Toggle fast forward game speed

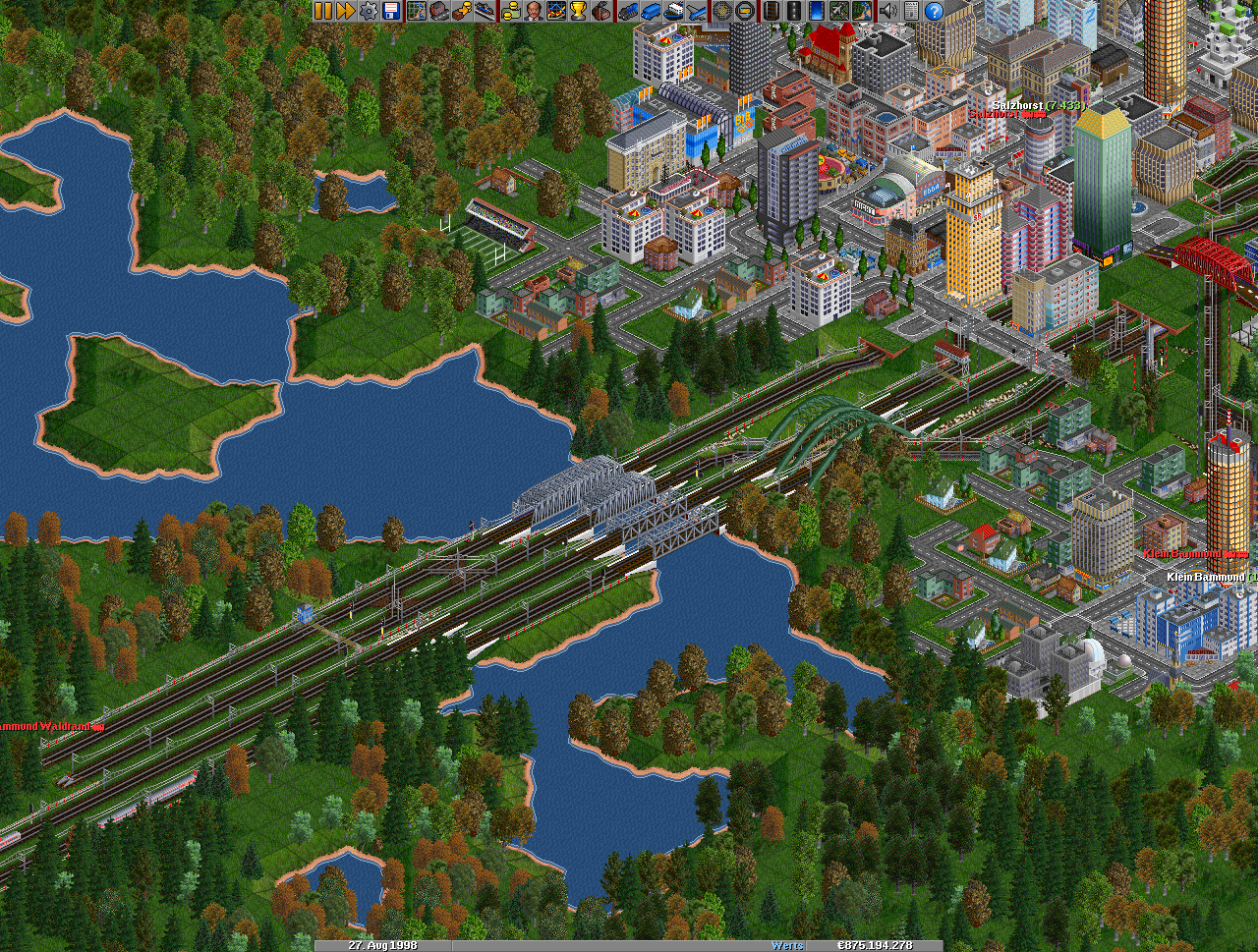tap(346, 11)
